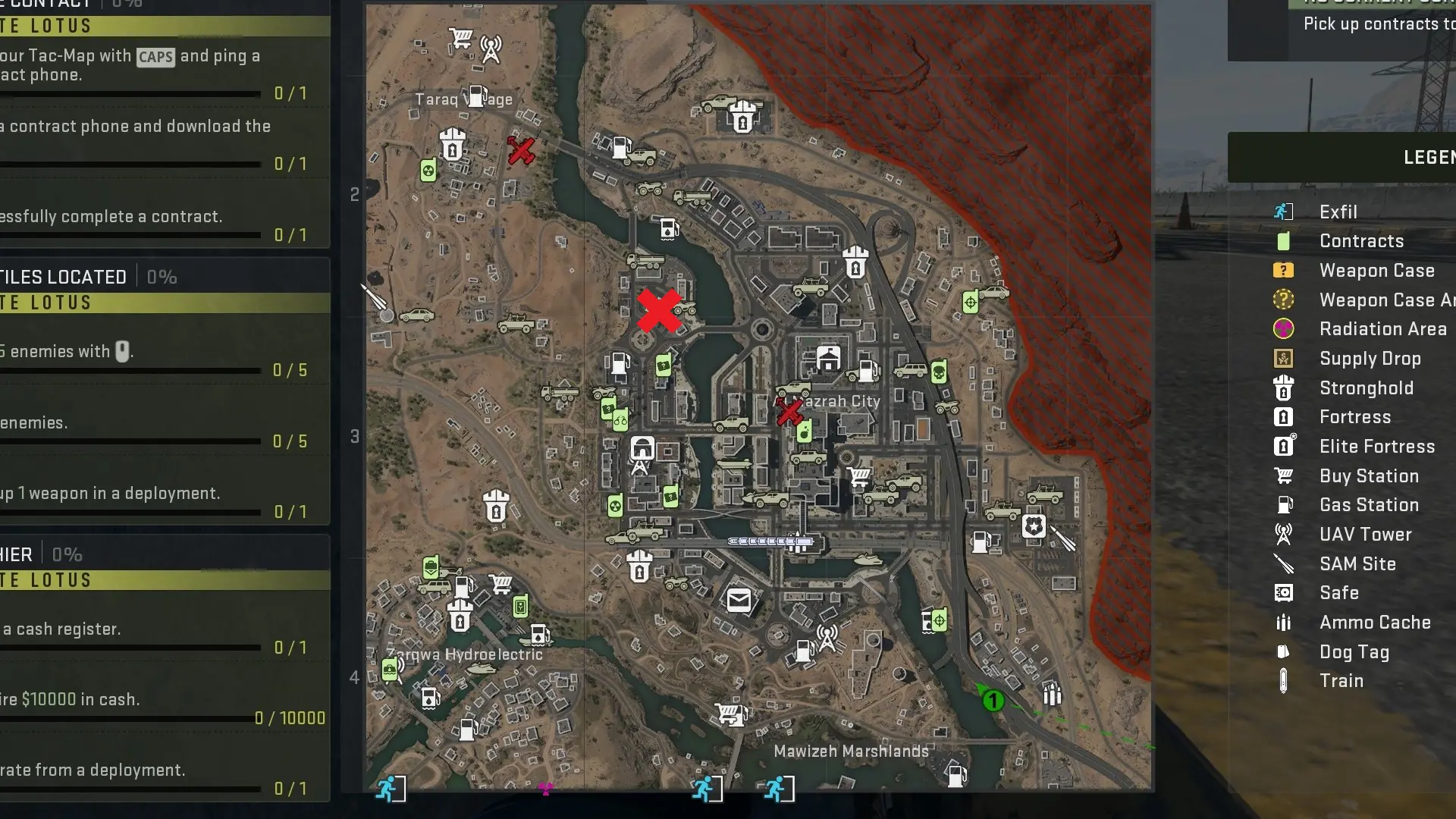Click the Exfil entry in the Legend
1456x819 pixels.
pyautogui.click(x=1338, y=212)
